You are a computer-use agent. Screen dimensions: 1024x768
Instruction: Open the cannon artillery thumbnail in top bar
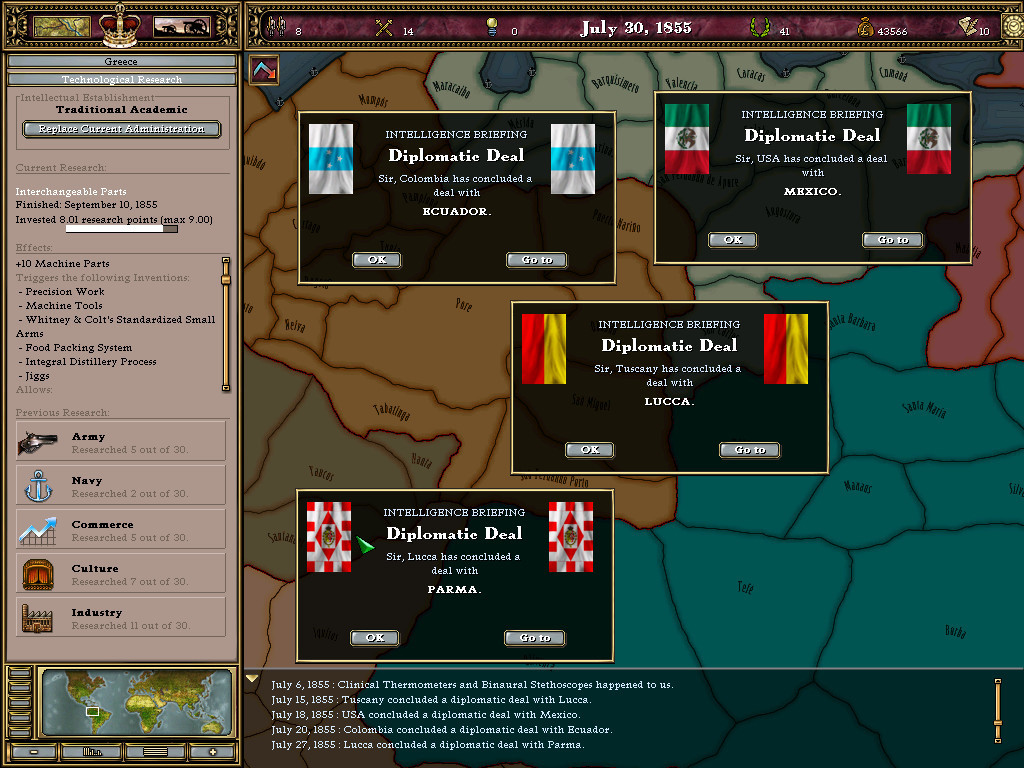[181, 27]
